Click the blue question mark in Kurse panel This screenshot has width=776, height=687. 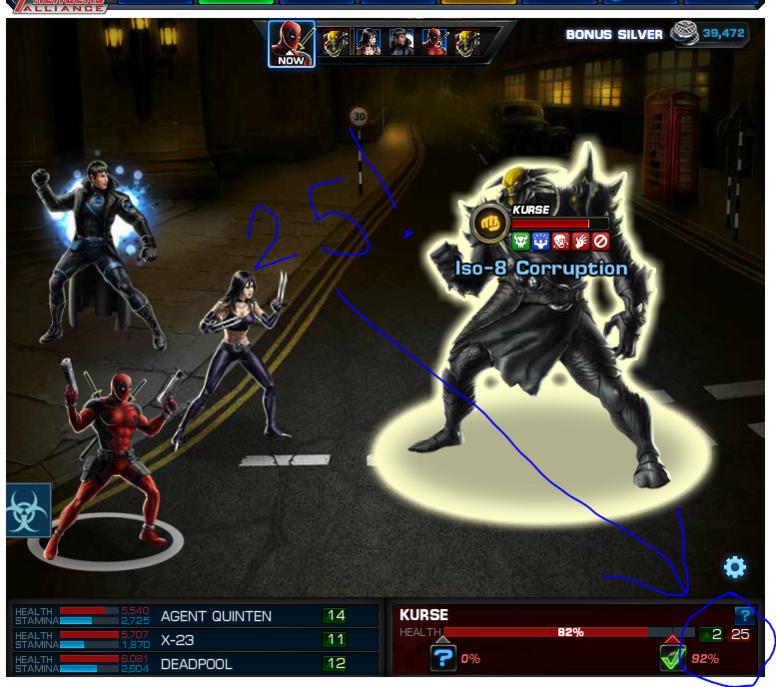pyautogui.click(x=742, y=616)
